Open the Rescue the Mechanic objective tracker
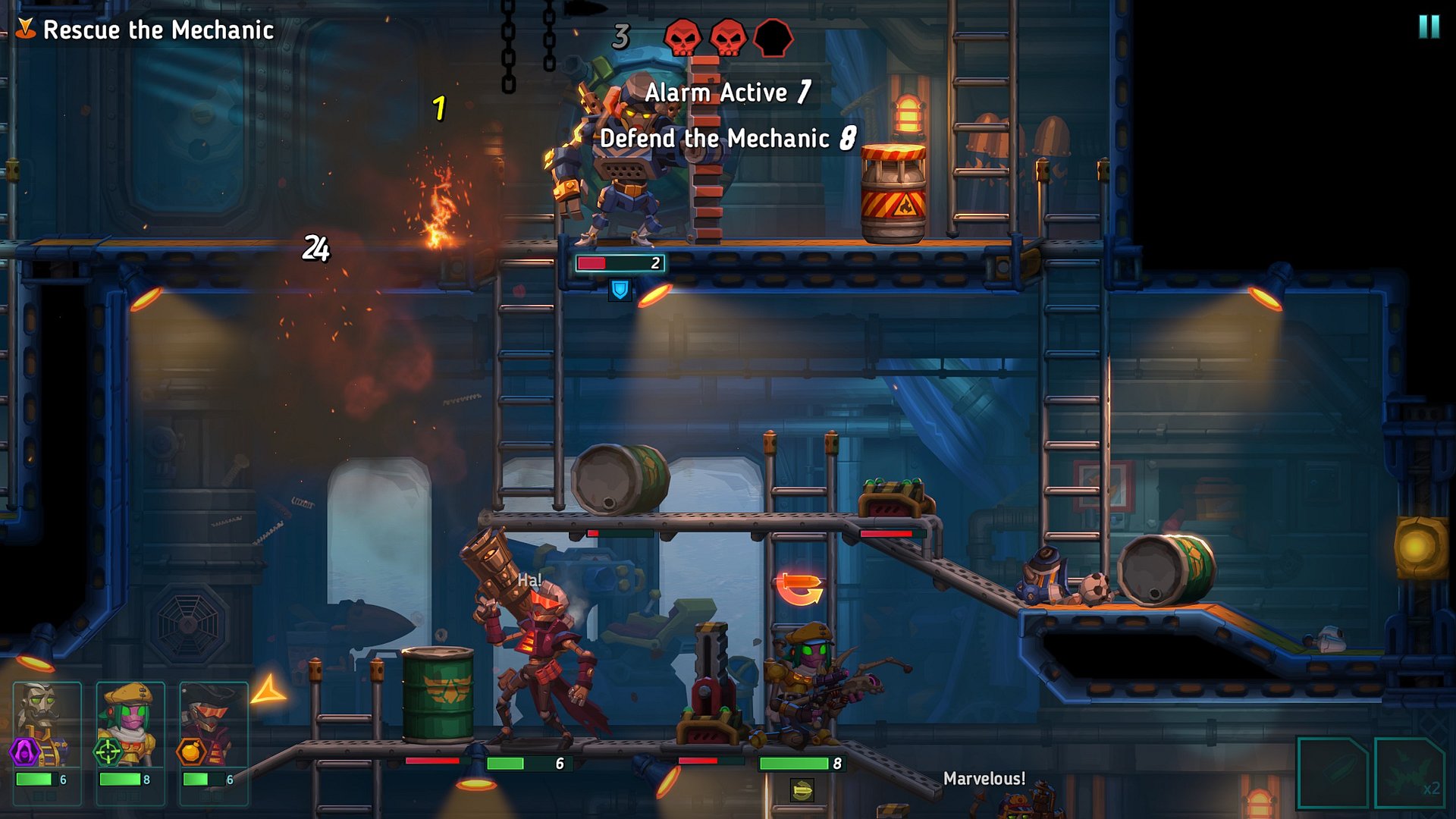 coord(146,30)
